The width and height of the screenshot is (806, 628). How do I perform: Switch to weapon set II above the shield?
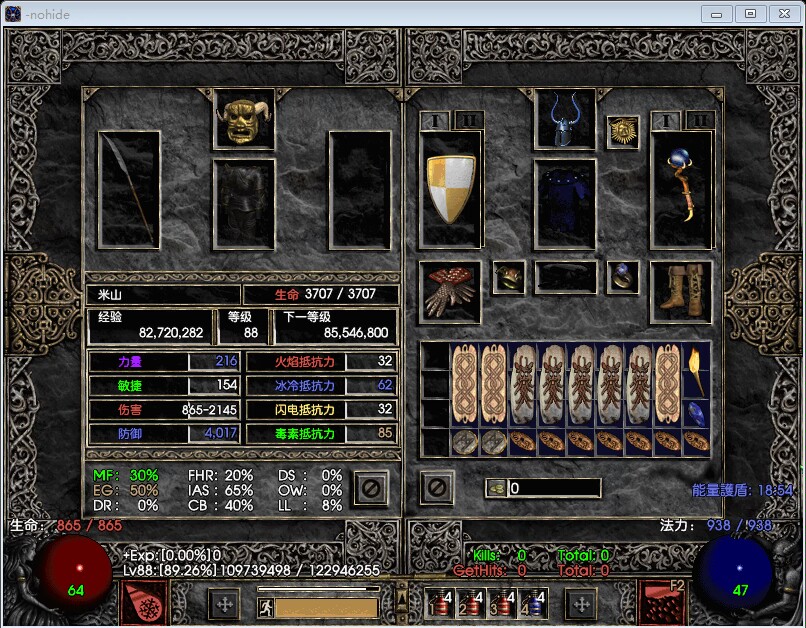[469, 120]
